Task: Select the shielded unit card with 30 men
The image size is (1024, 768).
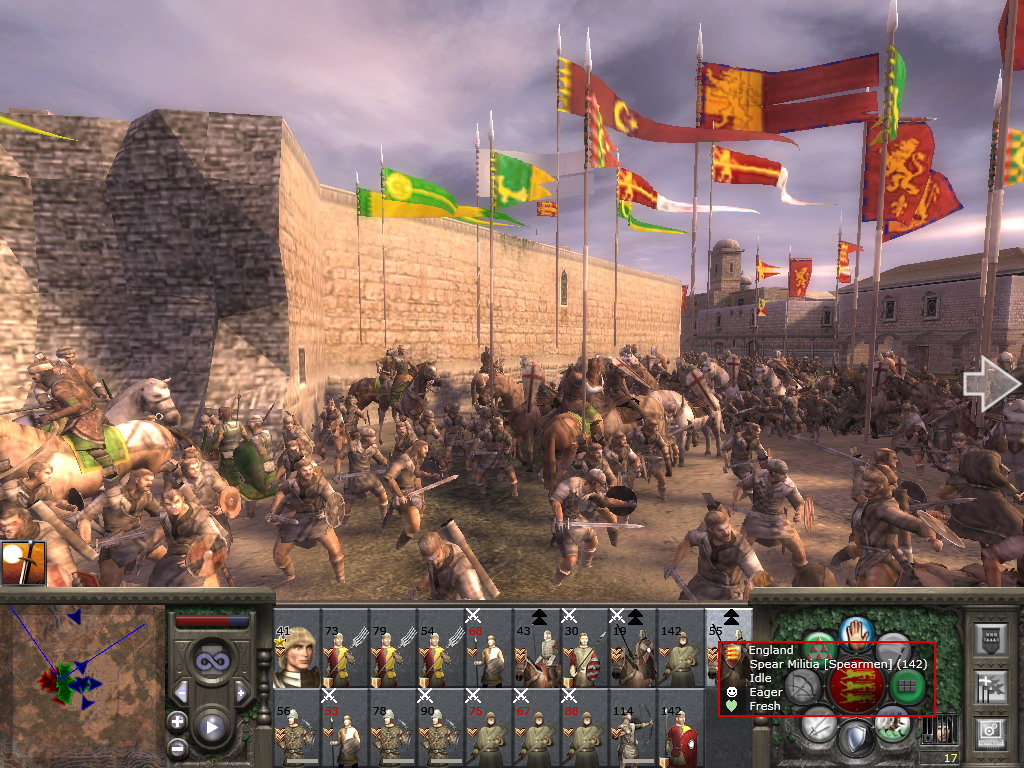Action: pos(585,655)
